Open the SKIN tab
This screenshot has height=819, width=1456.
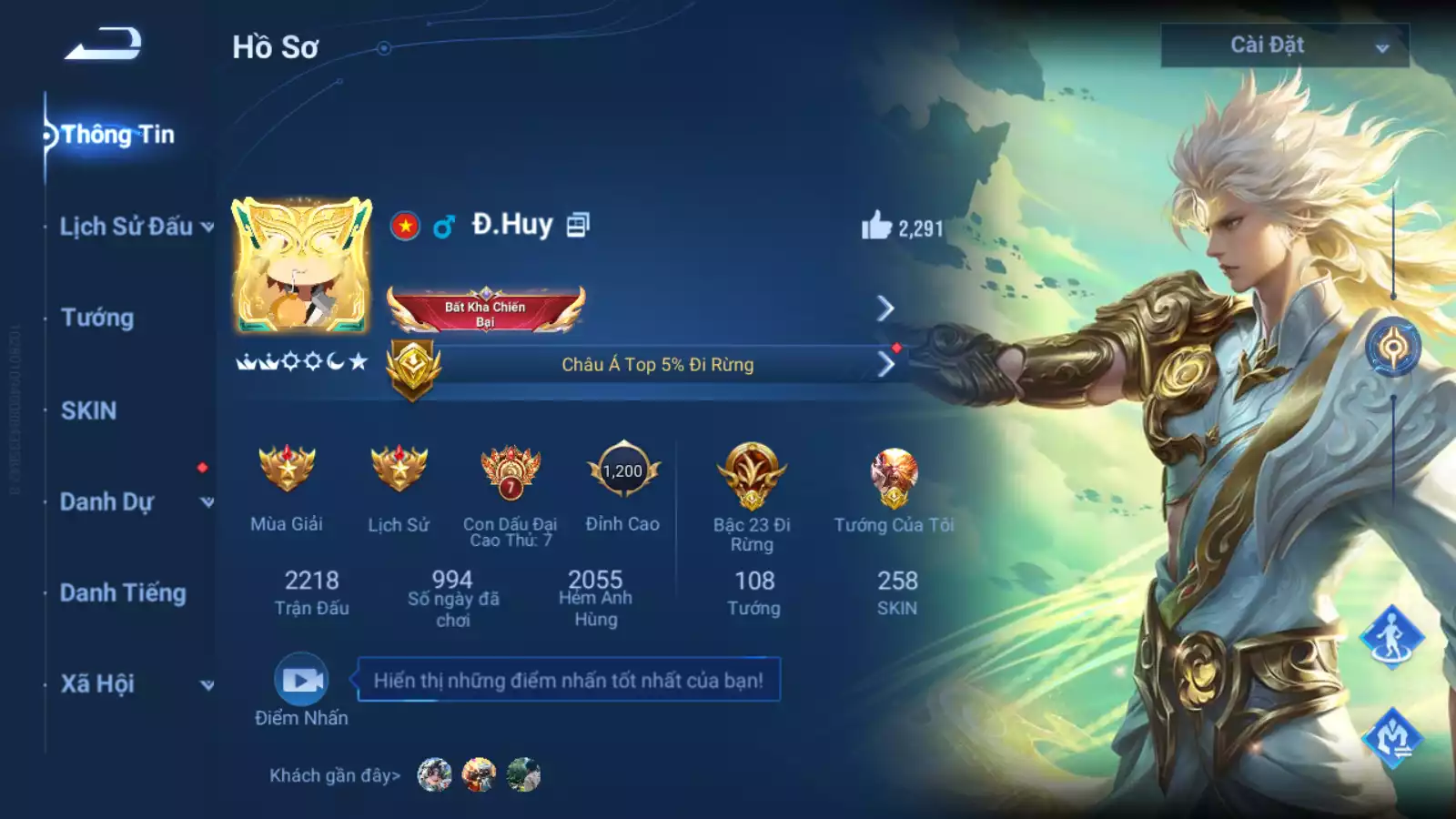pos(88,410)
